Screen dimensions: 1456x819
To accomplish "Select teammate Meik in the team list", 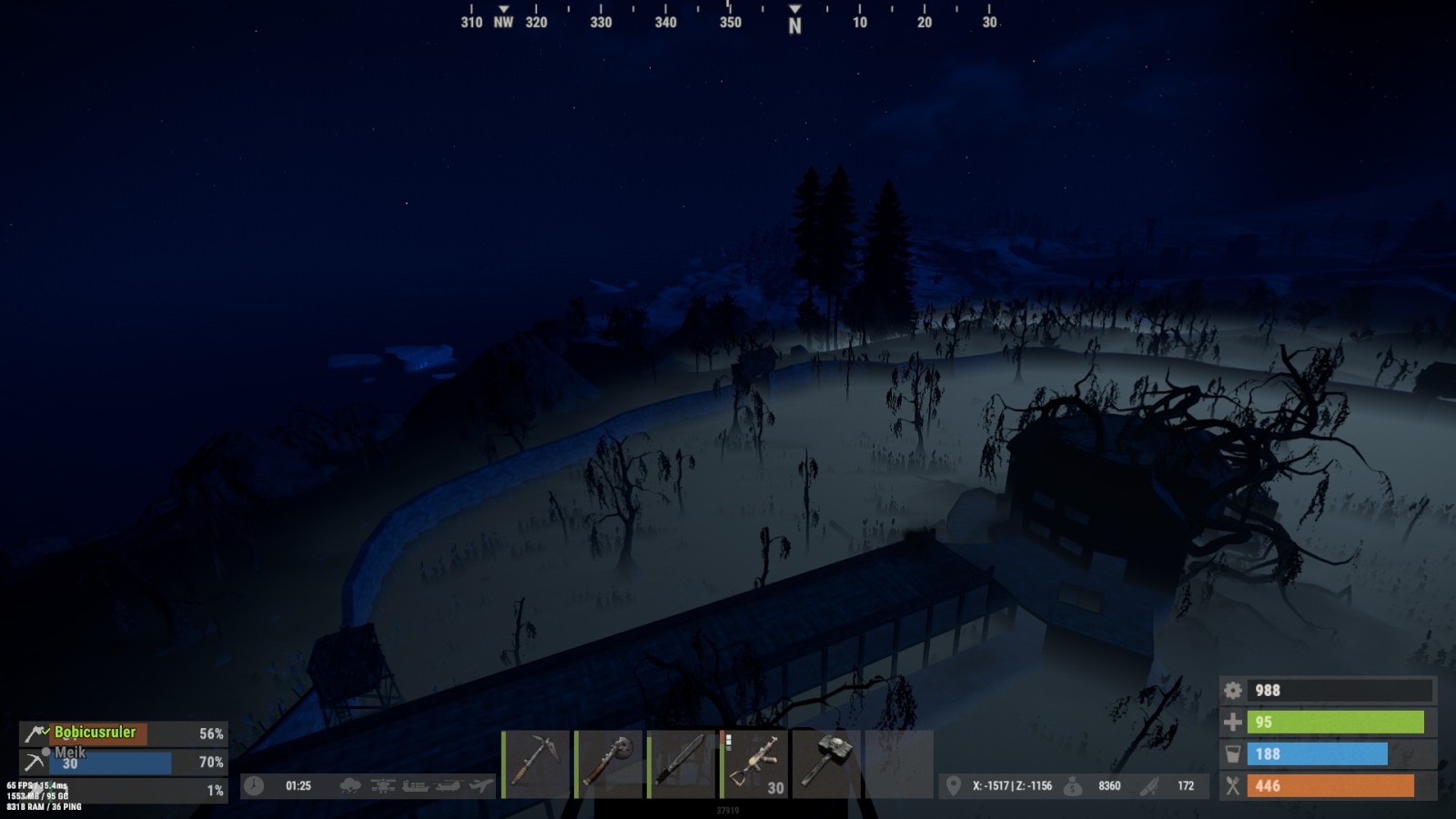I will point(71,753).
